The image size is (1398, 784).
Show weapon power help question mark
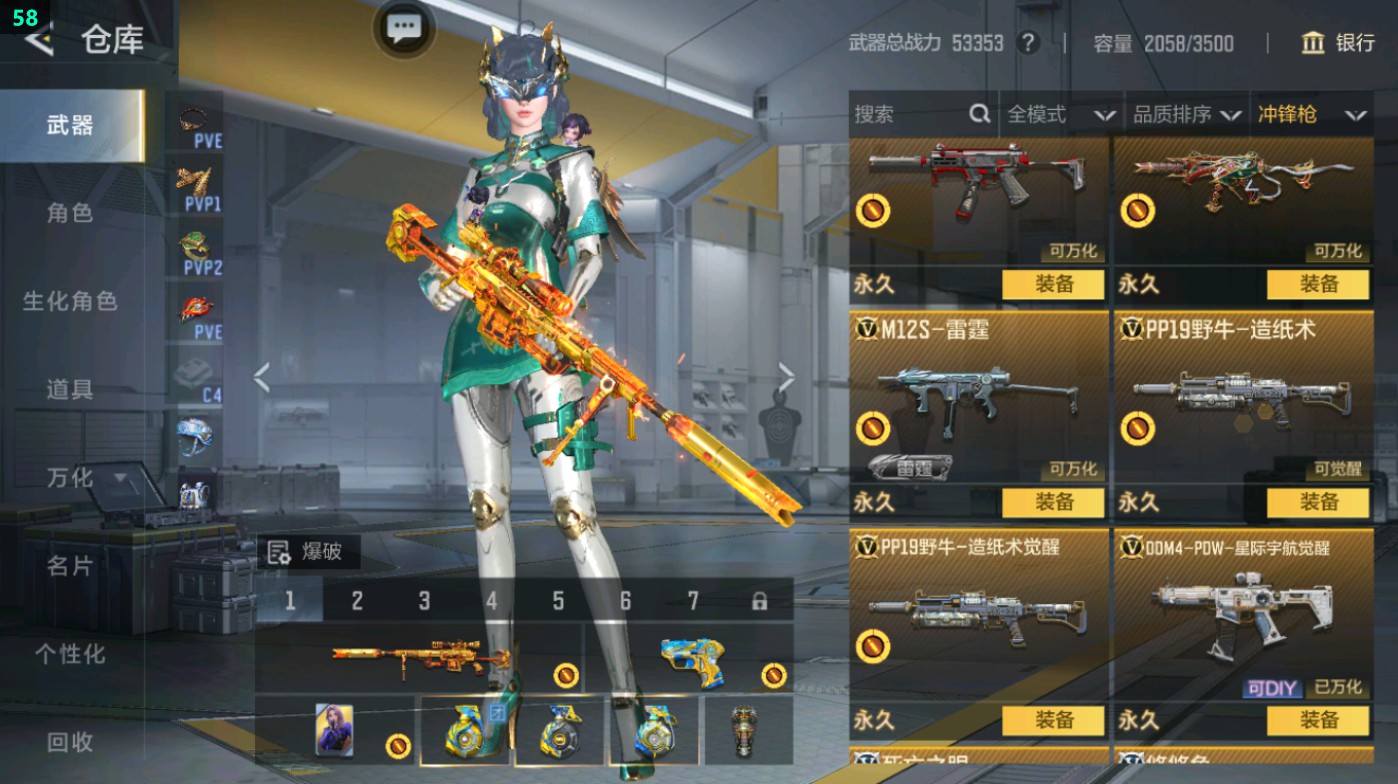coord(1027,43)
